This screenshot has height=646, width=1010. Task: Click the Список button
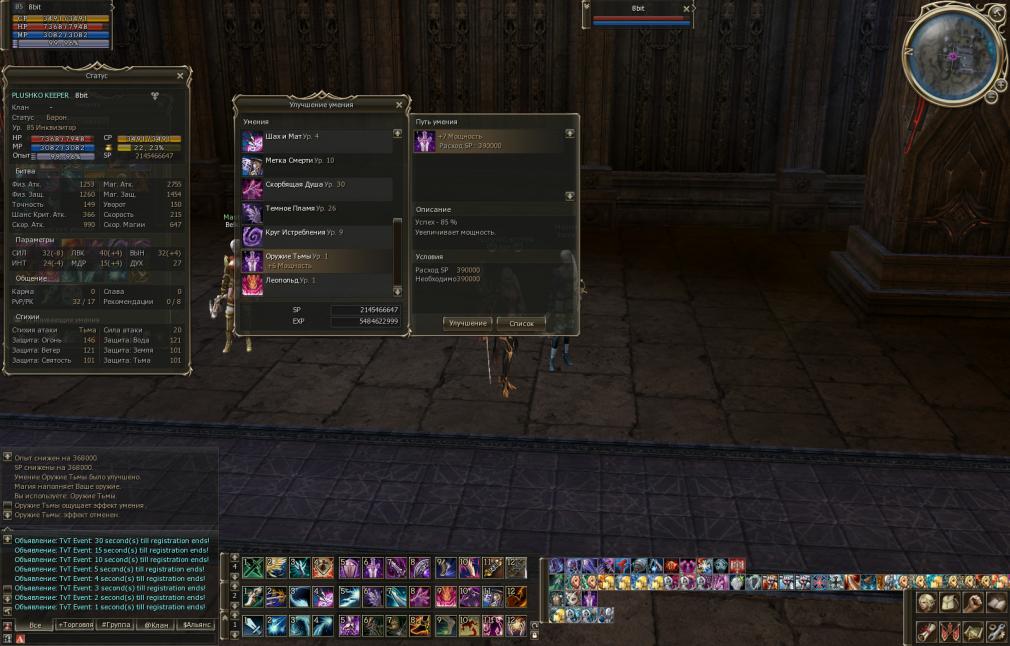[x=521, y=323]
